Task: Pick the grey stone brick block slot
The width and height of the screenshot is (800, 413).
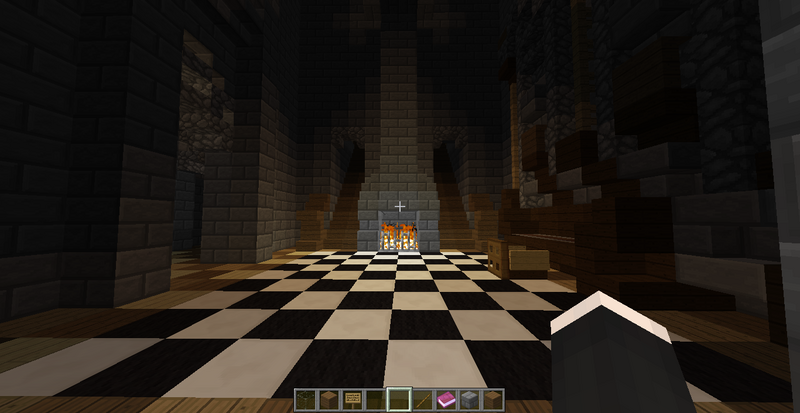Action: click(x=467, y=399)
